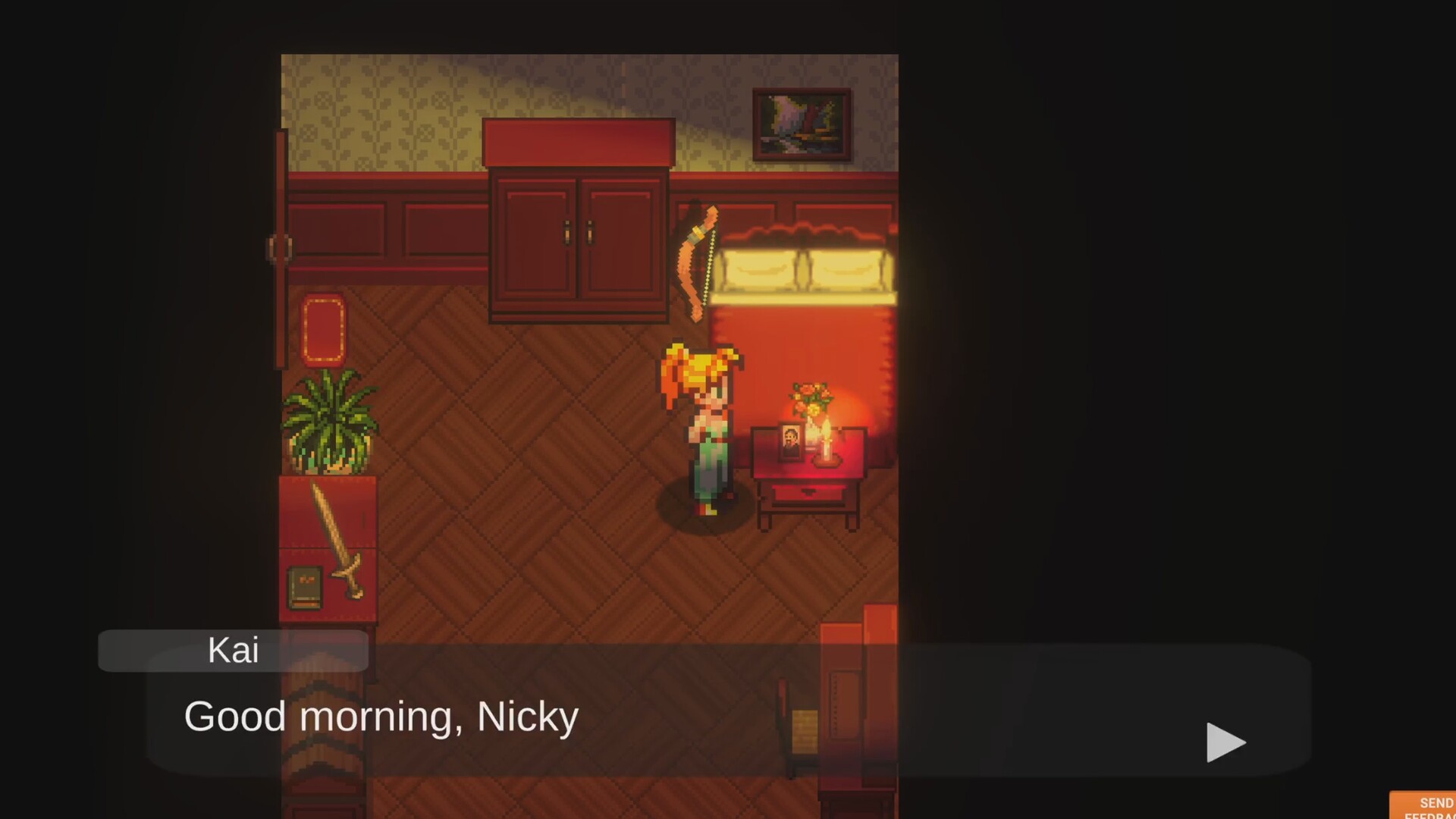Screen dimensions: 1456x819
Task: Select the Kai name label
Action: (232, 650)
